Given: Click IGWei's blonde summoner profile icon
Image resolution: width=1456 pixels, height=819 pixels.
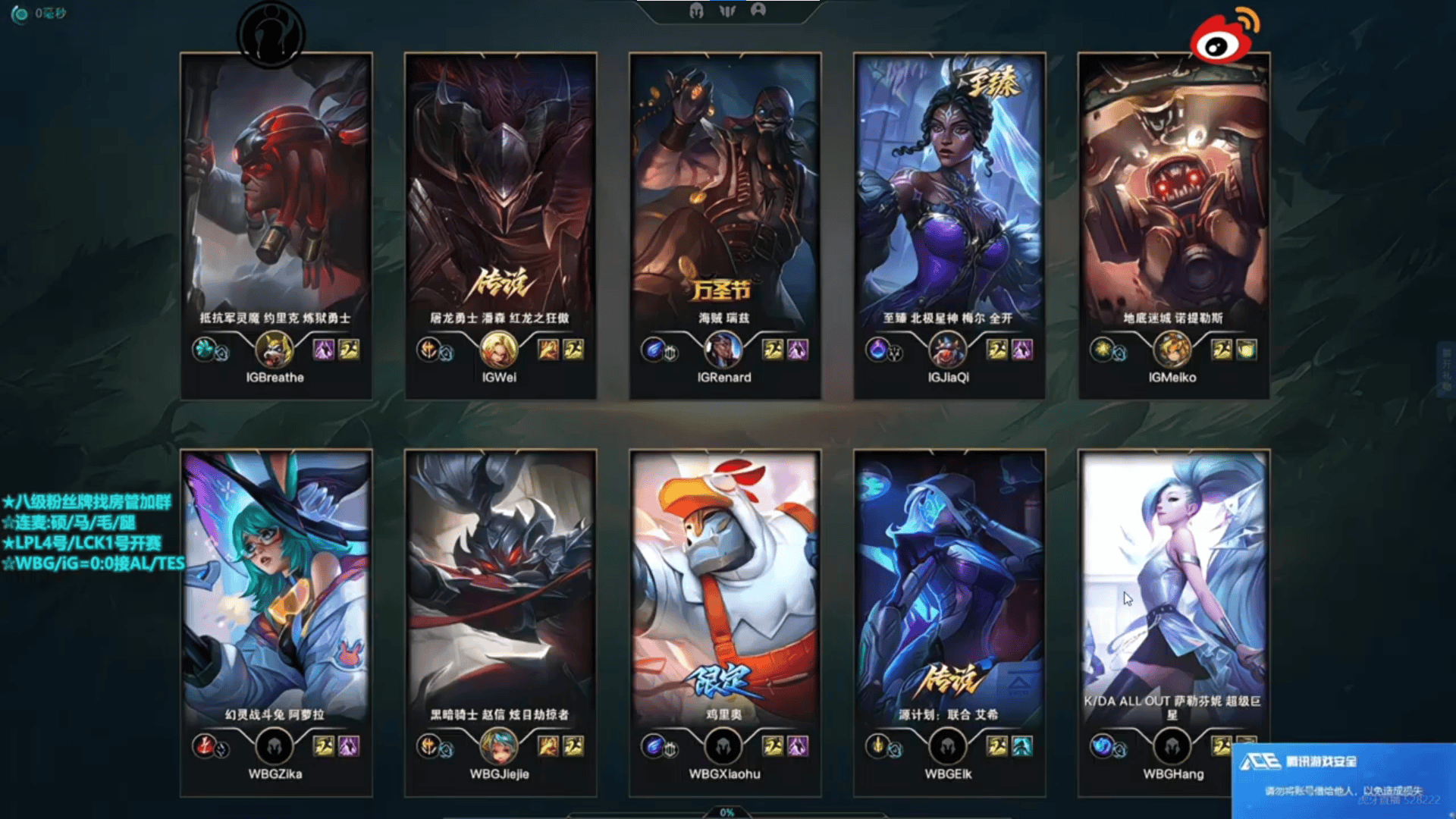Looking at the screenshot, I should click(x=499, y=350).
